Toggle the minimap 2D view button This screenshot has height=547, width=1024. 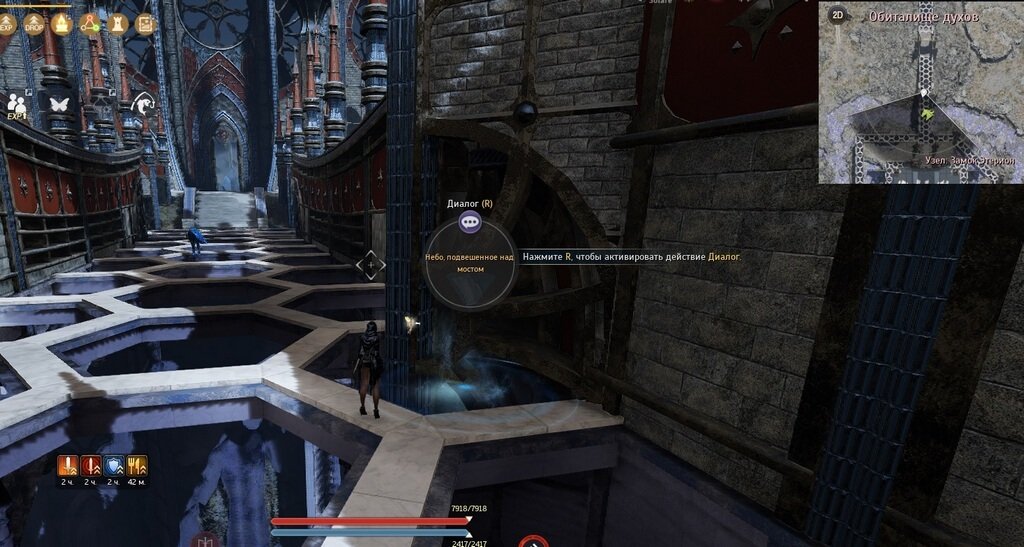[x=838, y=15]
